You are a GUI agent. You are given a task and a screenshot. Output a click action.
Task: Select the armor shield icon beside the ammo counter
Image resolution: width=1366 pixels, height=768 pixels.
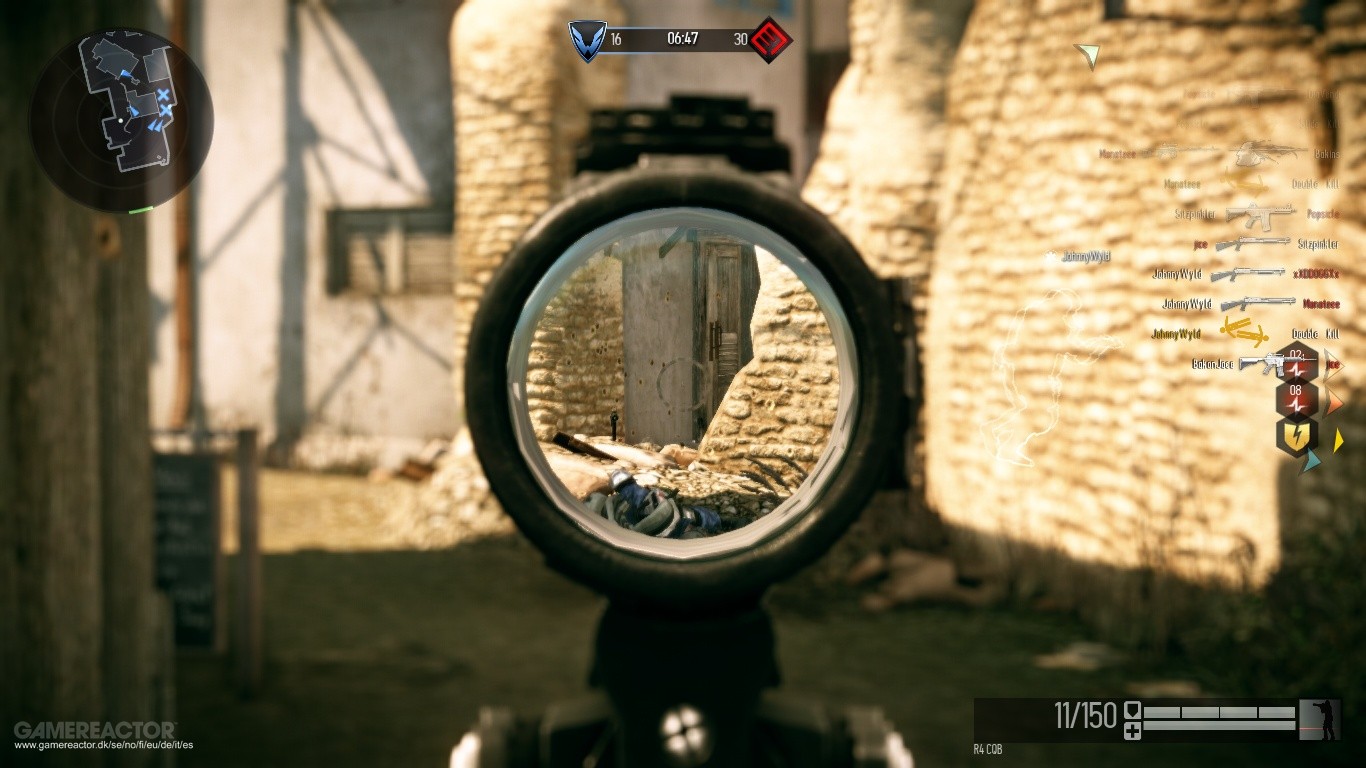tap(1133, 710)
